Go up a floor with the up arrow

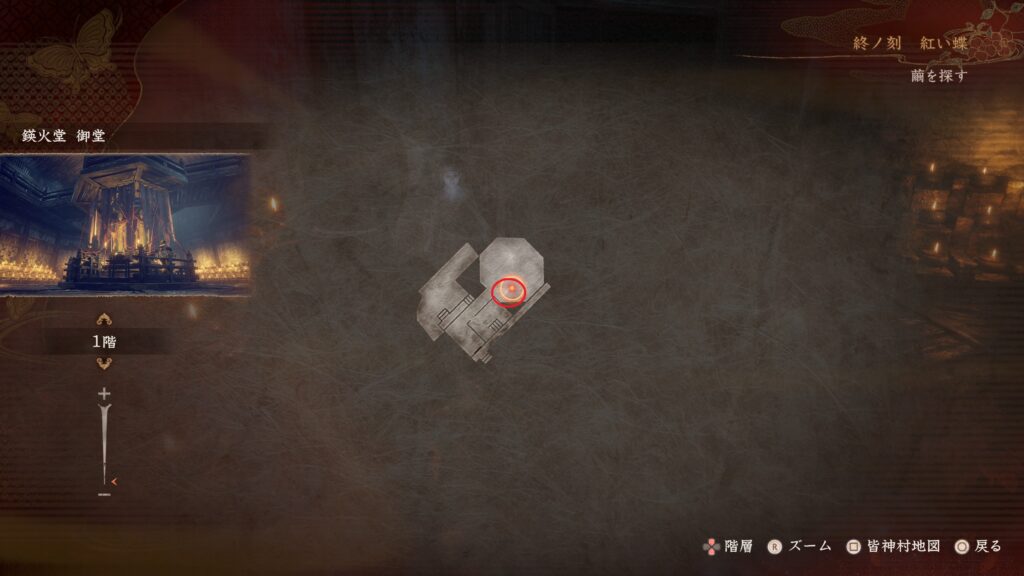click(x=104, y=320)
